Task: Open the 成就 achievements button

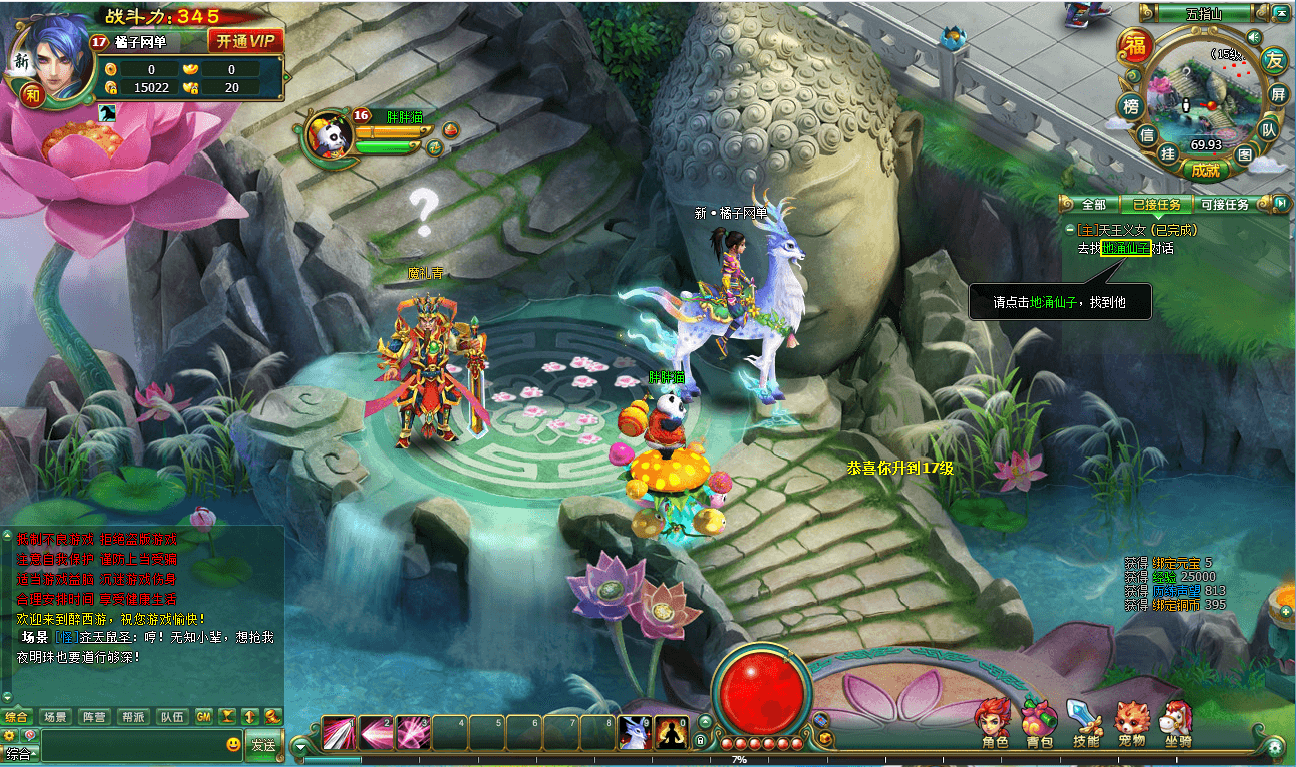Action: [x=1205, y=170]
